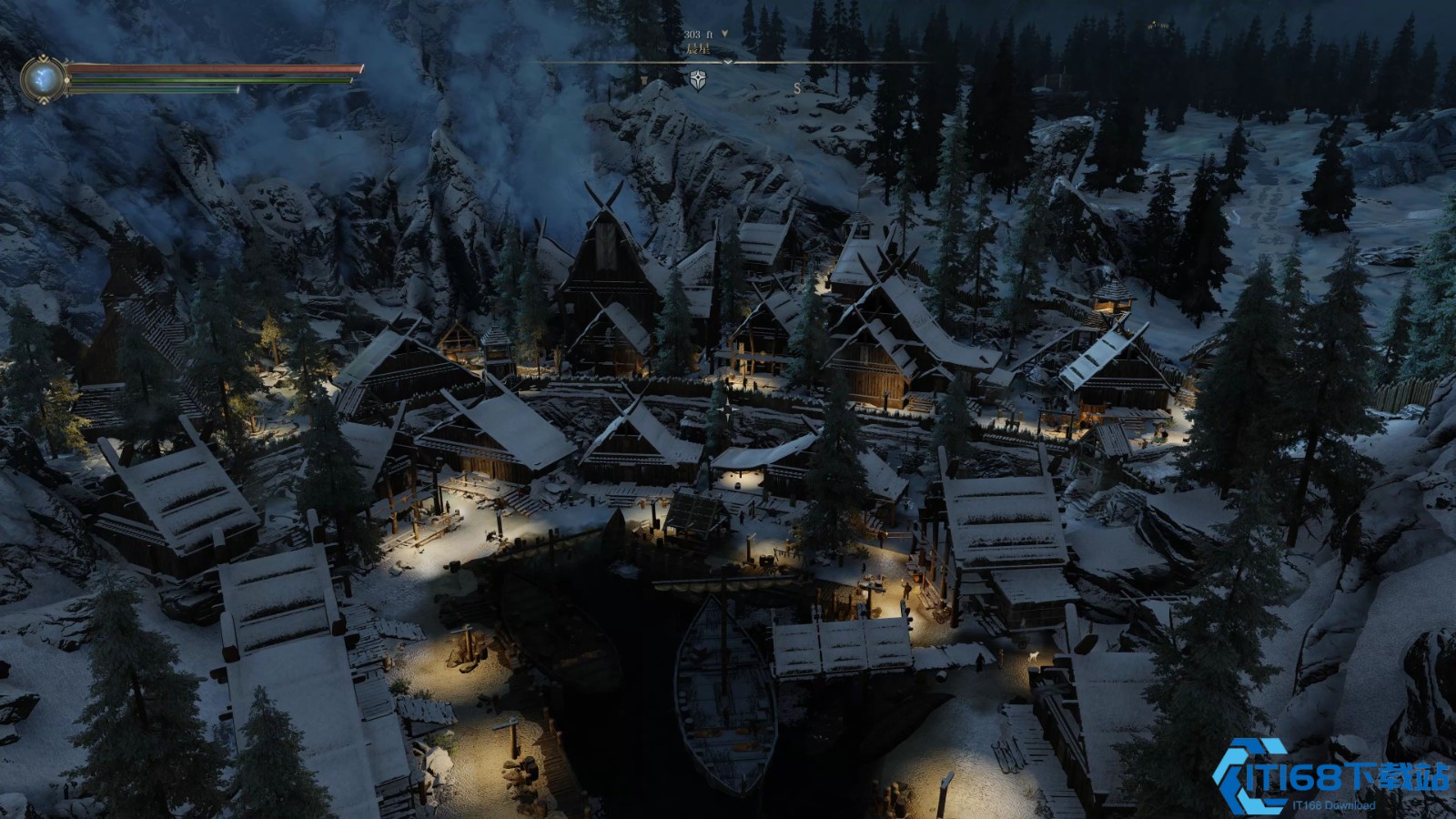1456x819 pixels.
Task: Click the glowing orb beside the status bars
Action: pos(44,79)
